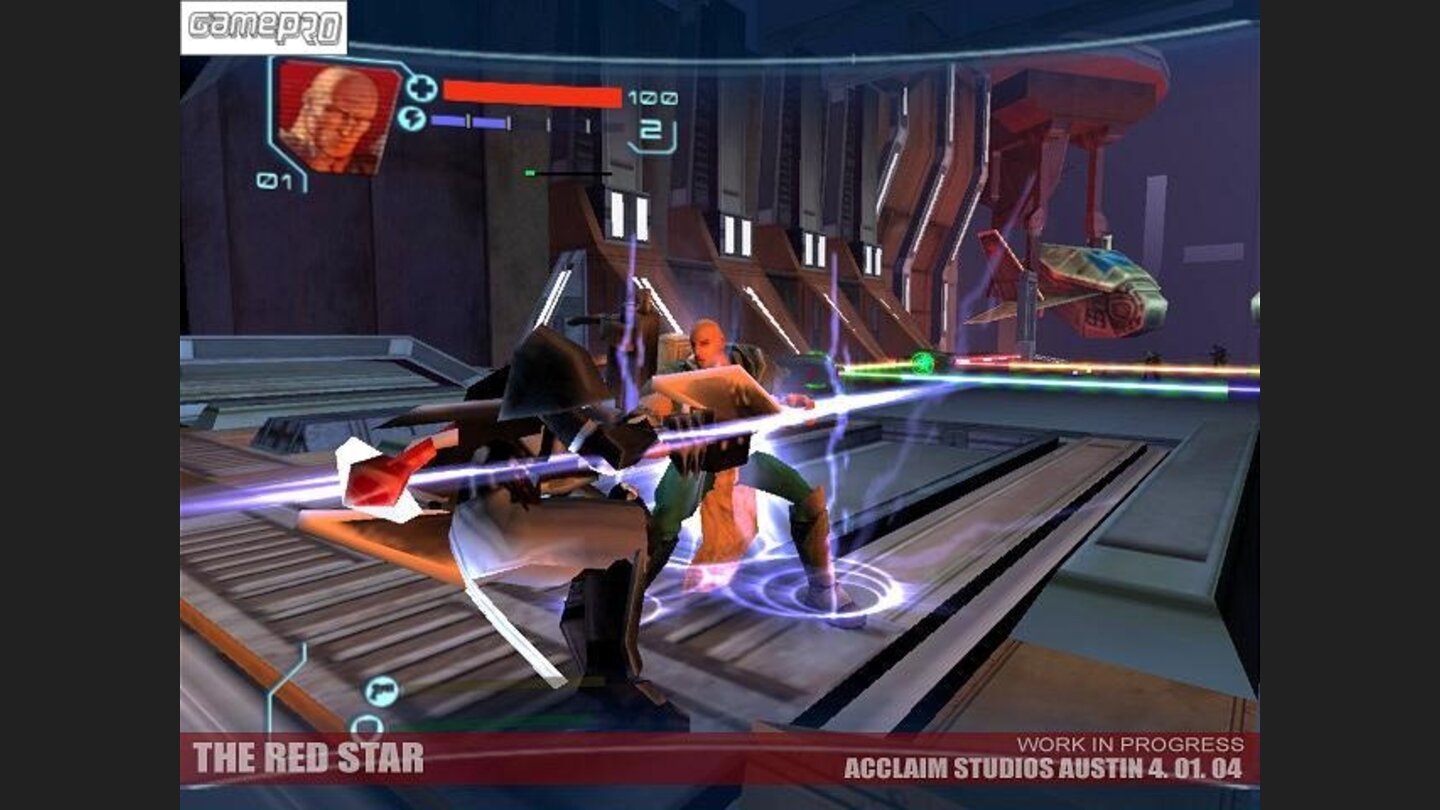This screenshot has height=810, width=1440.
Task: Click the blue energy bar segment
Action: 450,120
